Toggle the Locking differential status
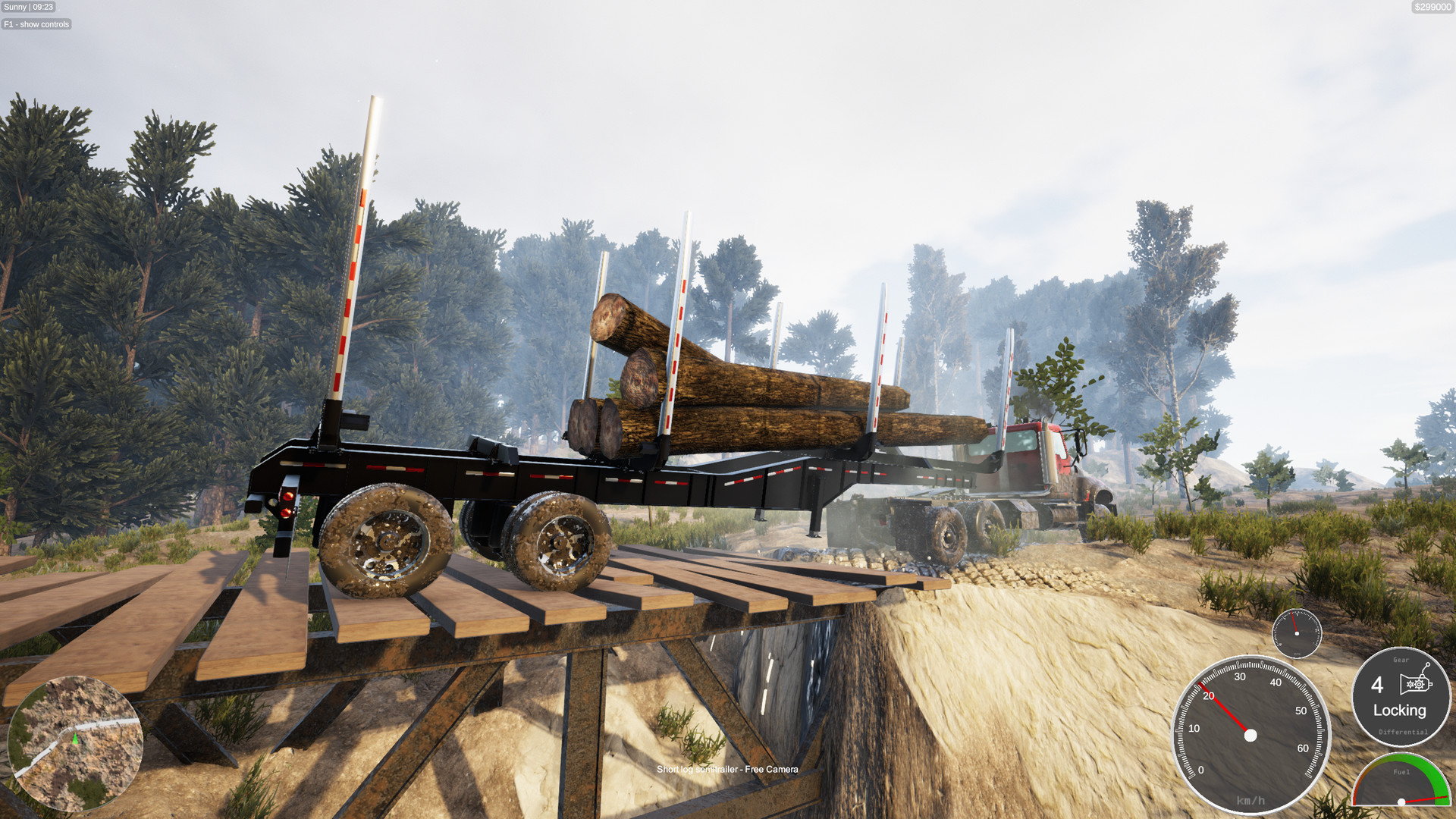Viewport: 1456px width, 819px height. (1400, 711)
